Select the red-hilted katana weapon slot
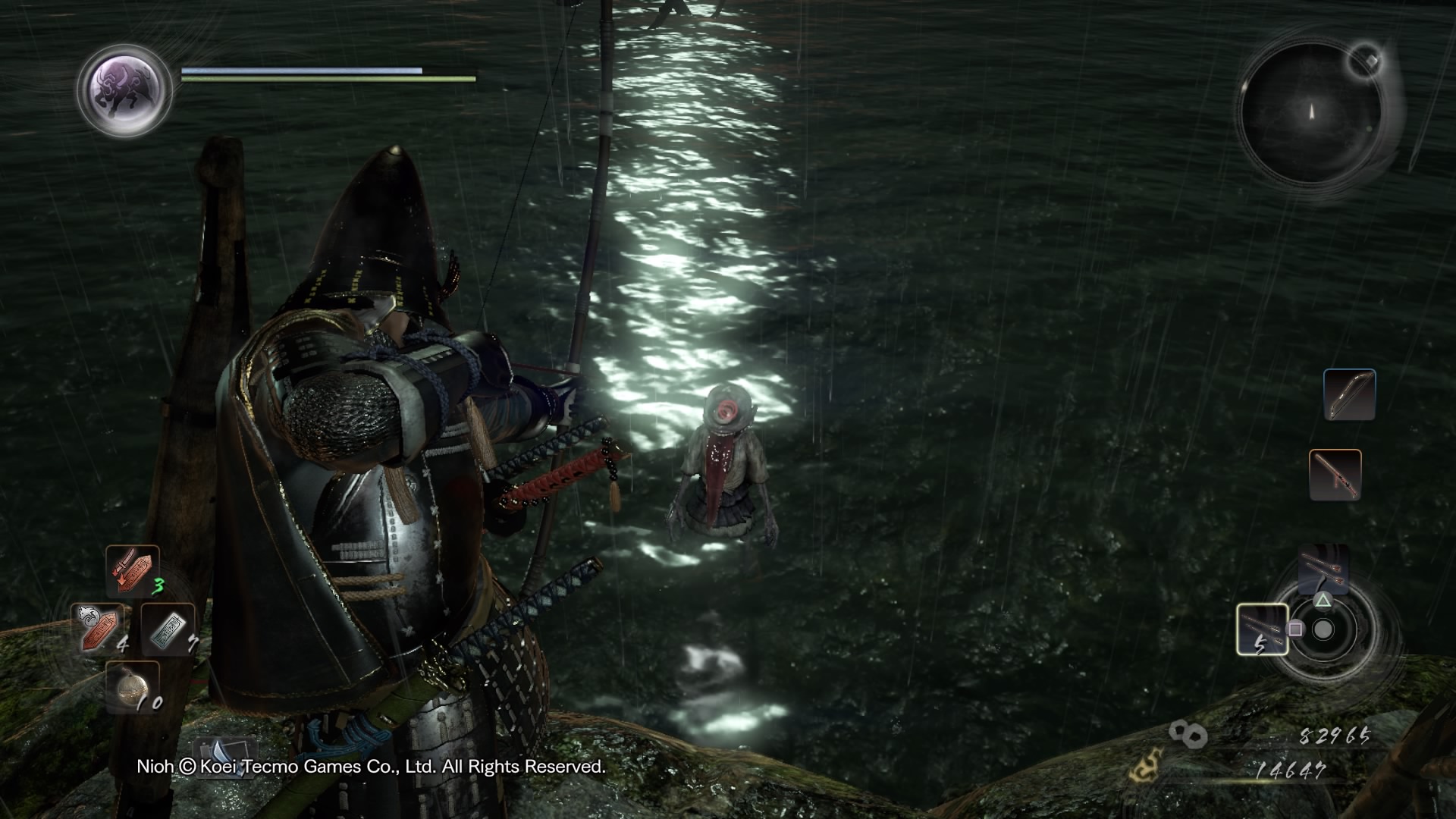 coord(1335,475)
